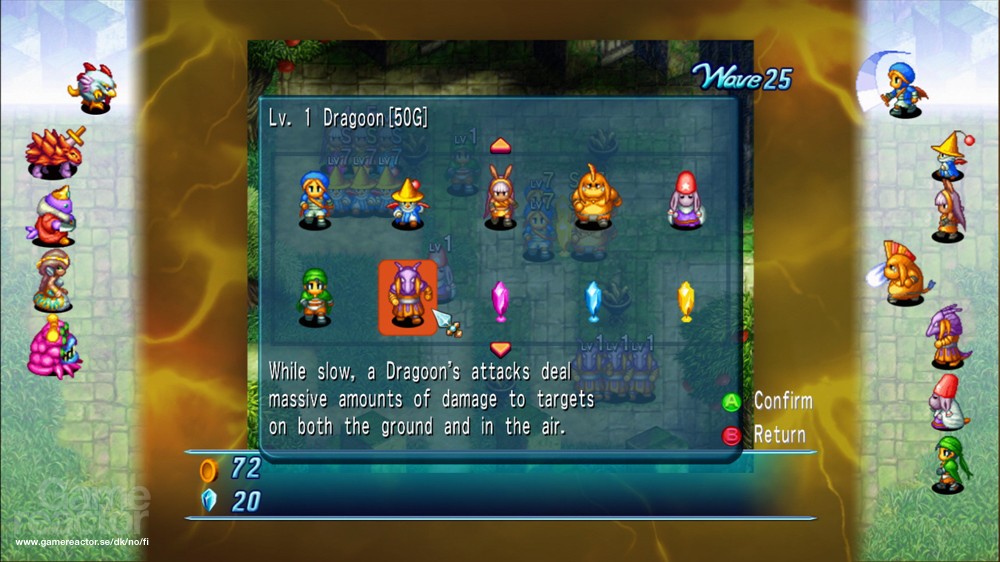Select the orange Bangaa White Monk unit
The image size is (1000, 562).
point(591,196)
